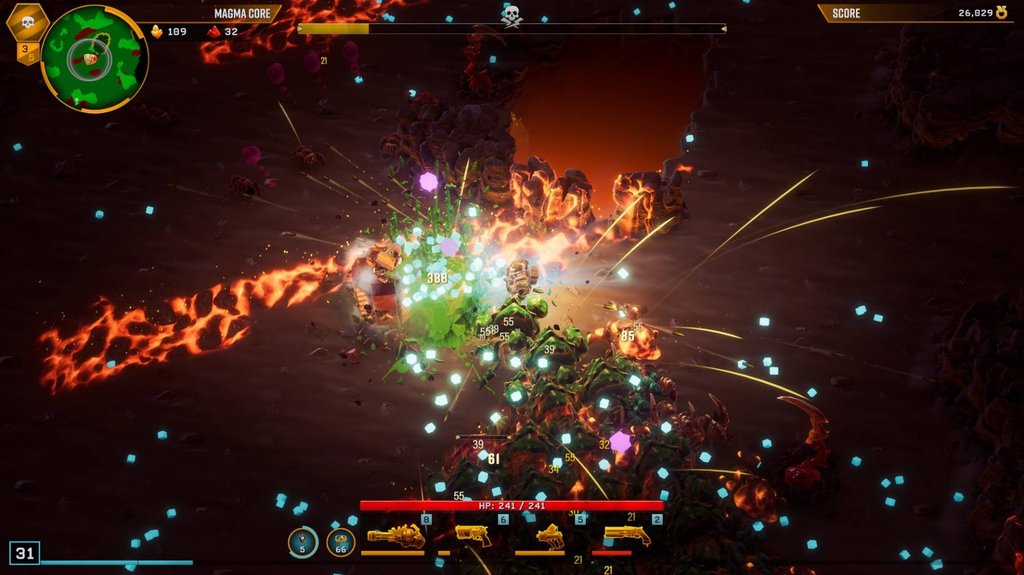Select the minigun weapon icon
The width and height of the screenshot is (1024, 575).
(x=395, y=536)
